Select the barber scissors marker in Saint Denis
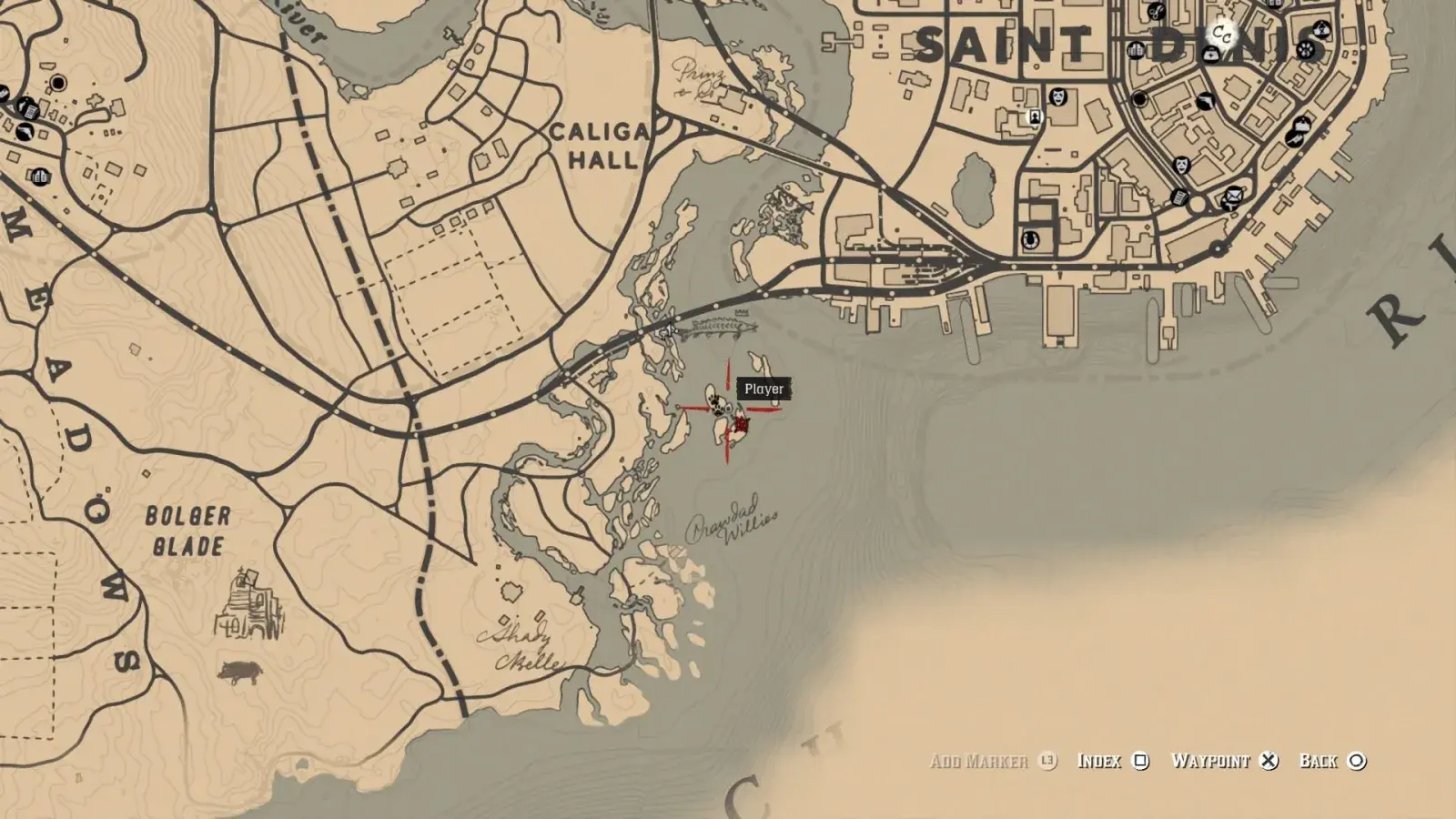This screenshot has width=1456, height=819. pyautogui.click(x=1156, y=12)
